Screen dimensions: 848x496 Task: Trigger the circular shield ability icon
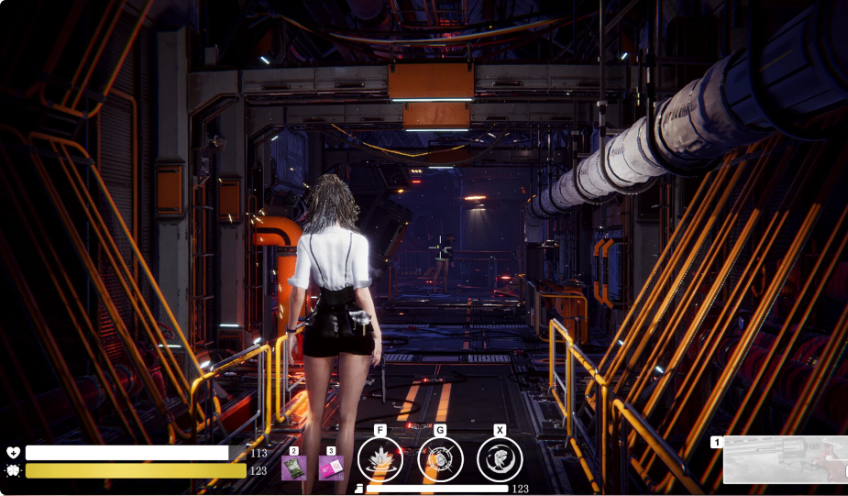[440, 460]
